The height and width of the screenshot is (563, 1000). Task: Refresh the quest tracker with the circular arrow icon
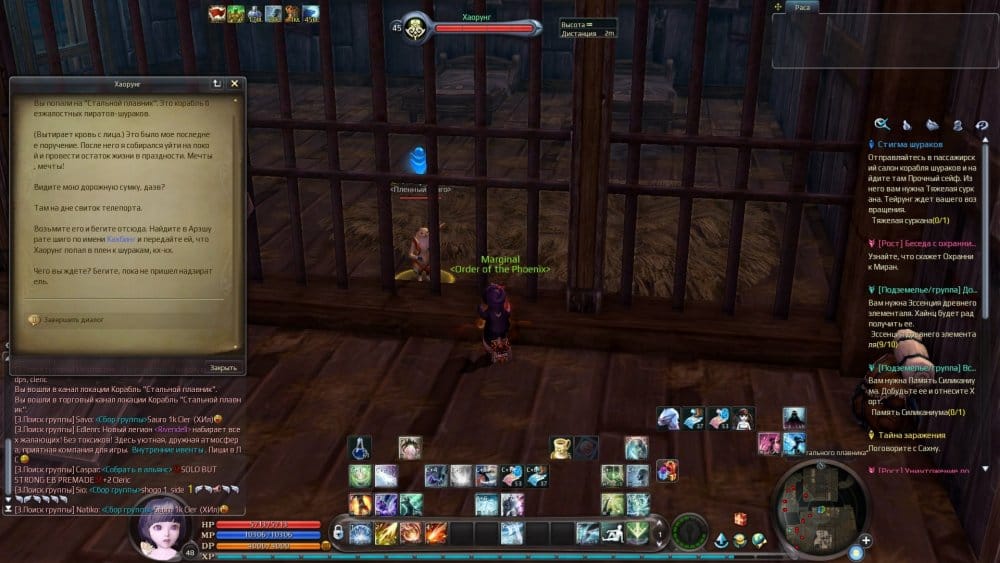coord(982,125)
